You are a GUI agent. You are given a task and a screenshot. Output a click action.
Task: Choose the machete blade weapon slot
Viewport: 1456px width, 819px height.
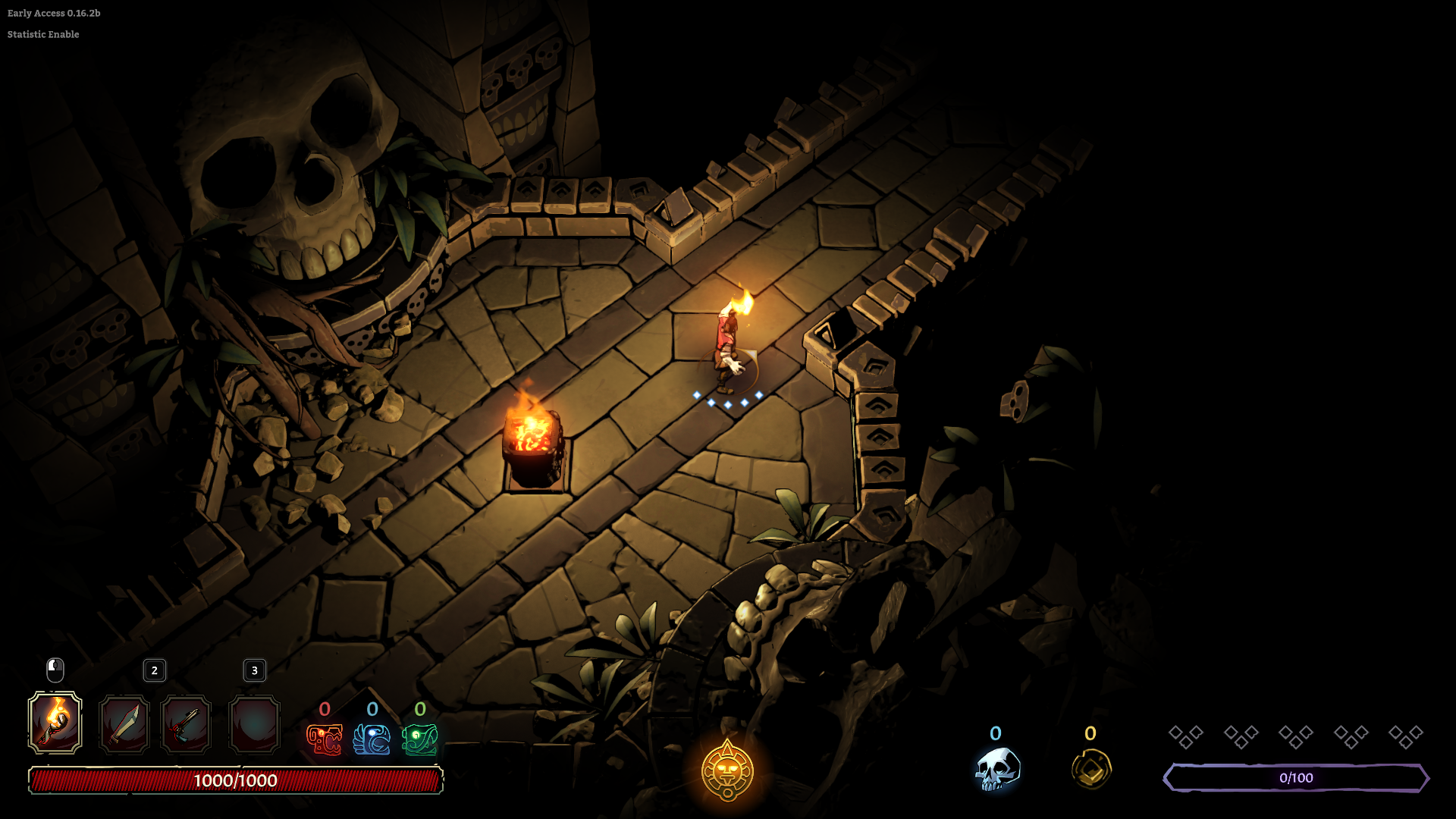124,724
